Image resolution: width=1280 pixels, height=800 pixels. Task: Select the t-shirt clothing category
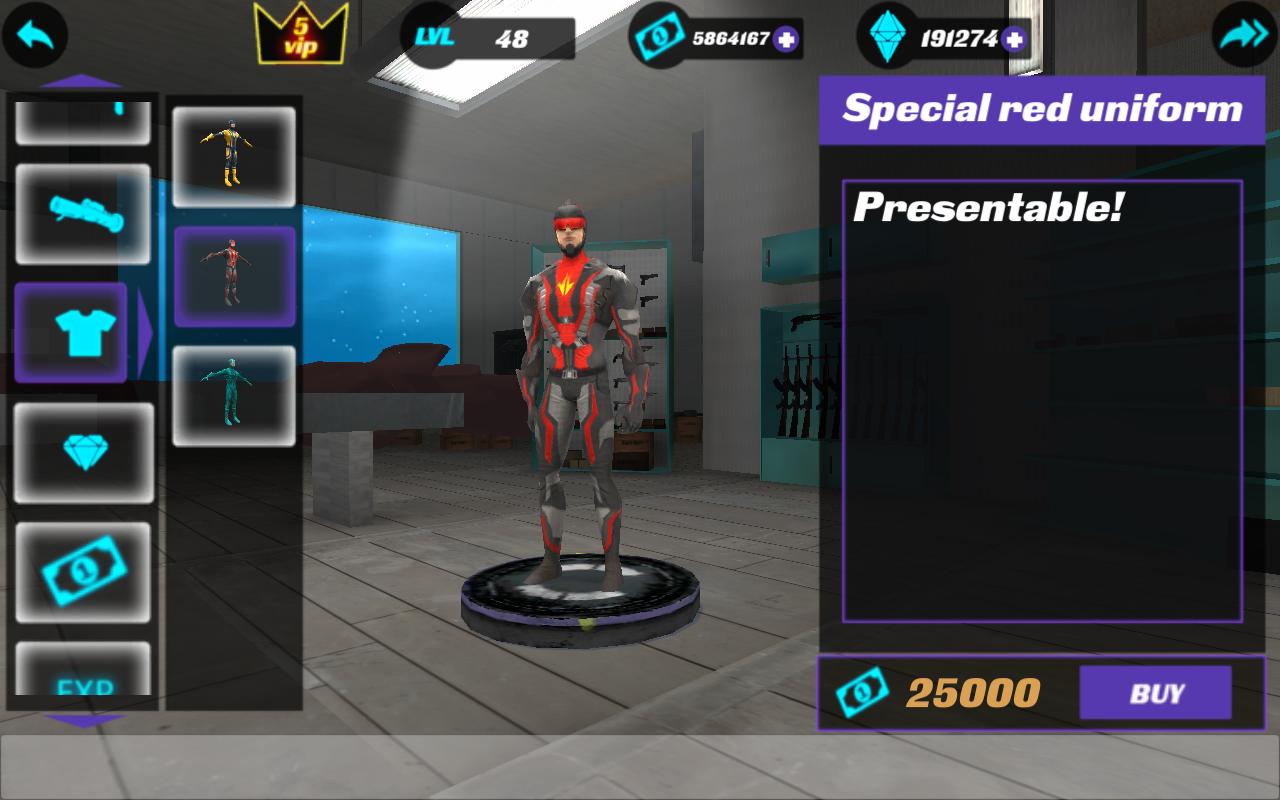[x=71, y=333]
